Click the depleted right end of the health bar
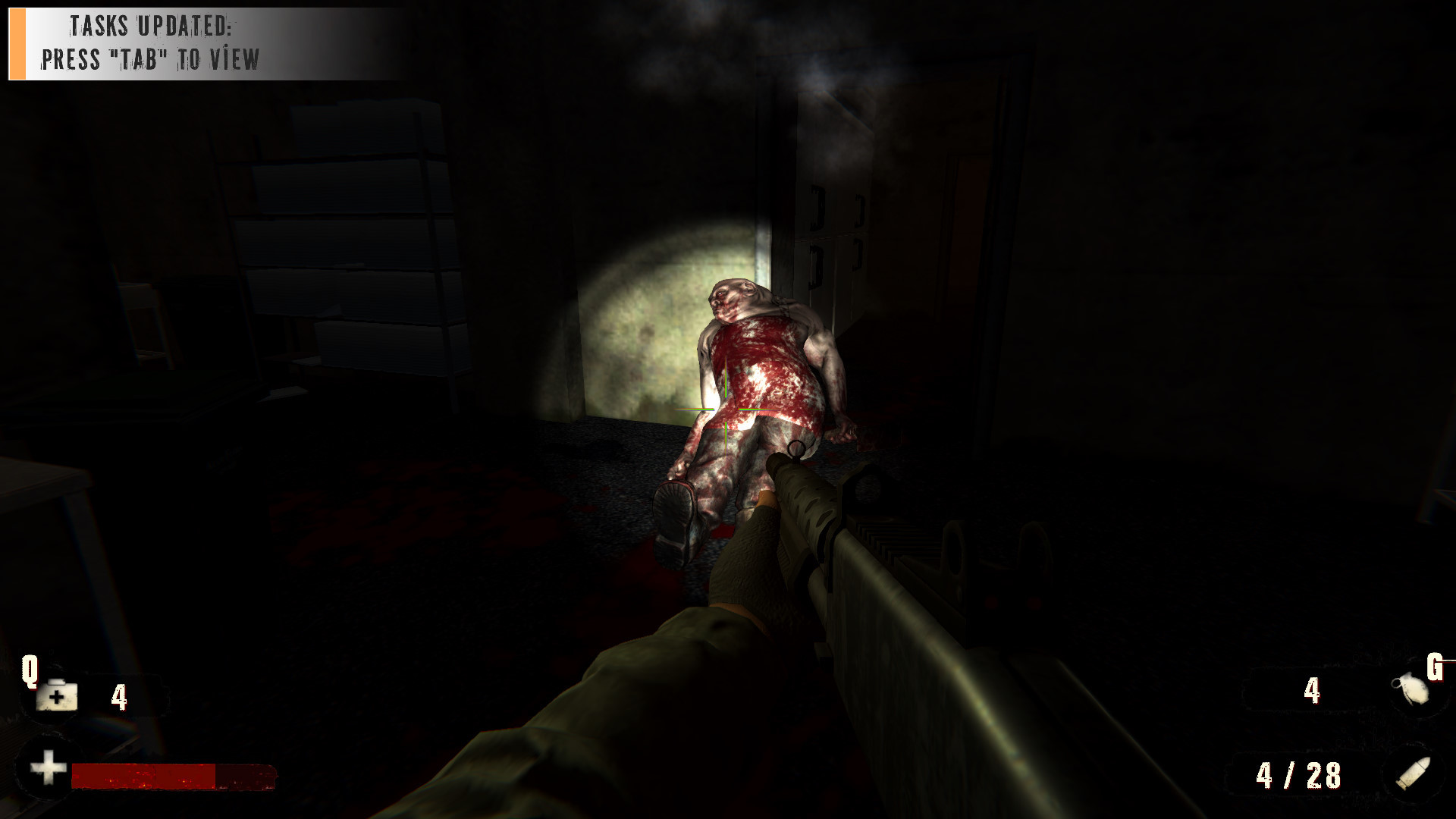1456x819 pixels. coord(243,777)
